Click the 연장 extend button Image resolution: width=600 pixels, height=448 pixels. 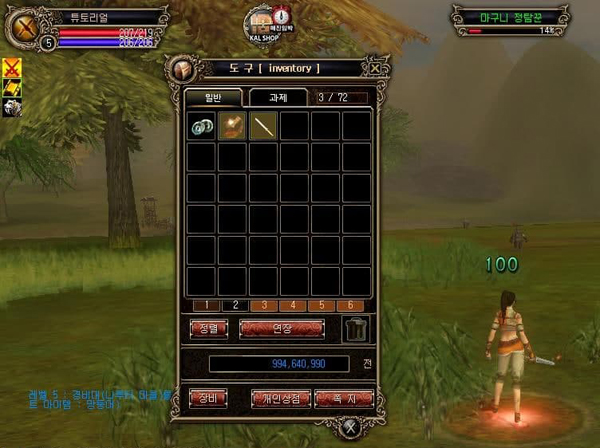pos(282,327)
